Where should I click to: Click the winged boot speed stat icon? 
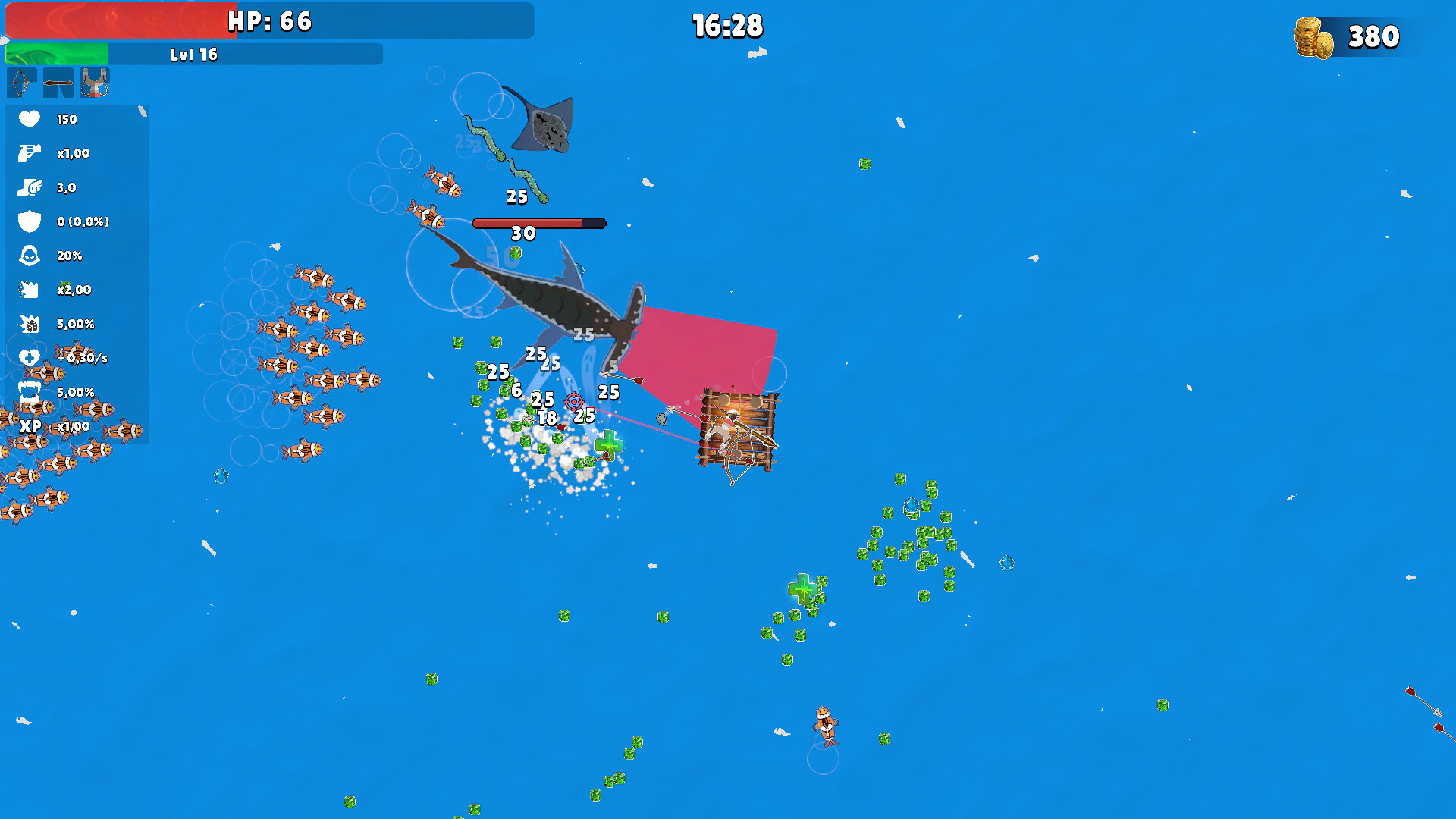[28, 187]
